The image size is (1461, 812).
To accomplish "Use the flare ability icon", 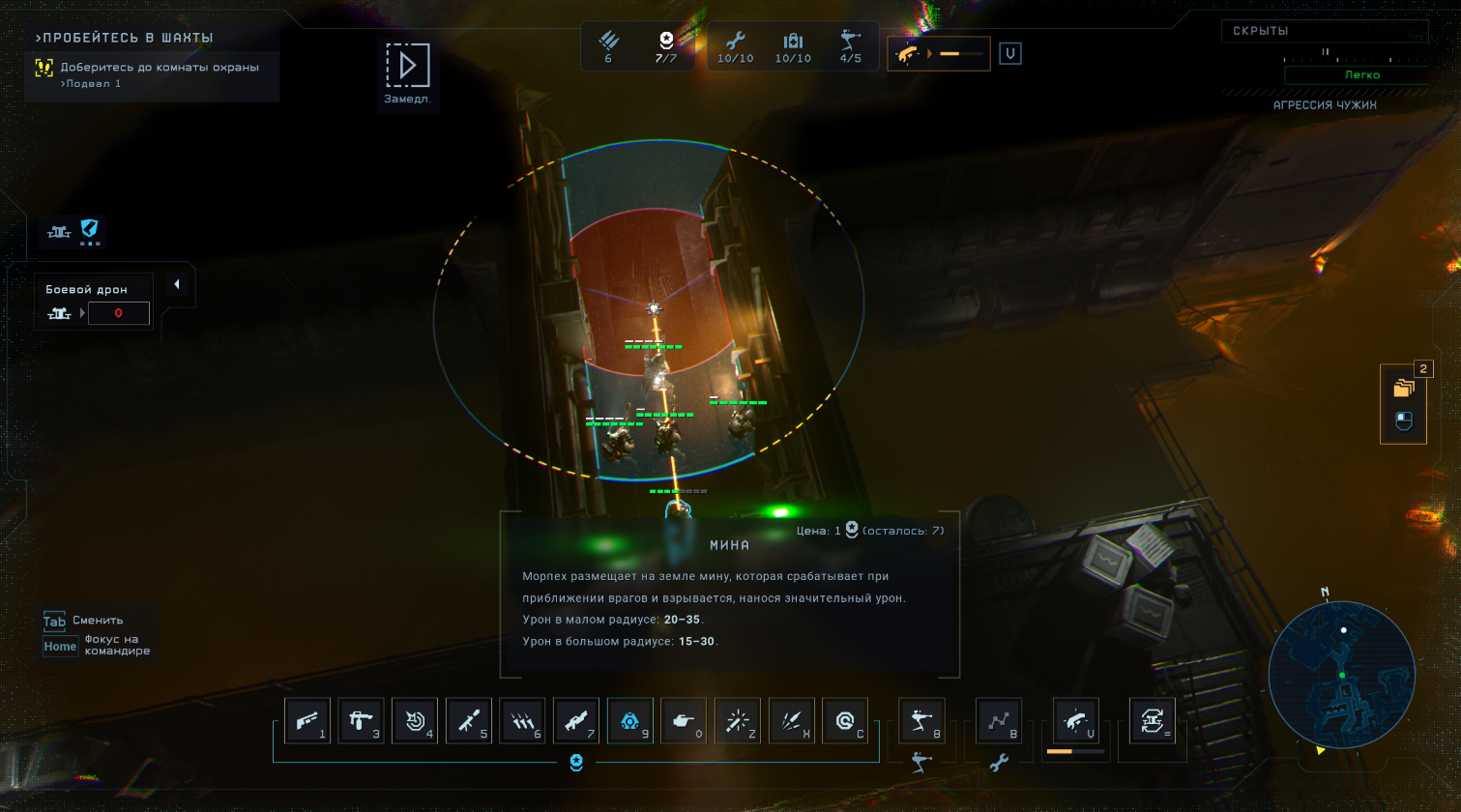I will point(738,721).
